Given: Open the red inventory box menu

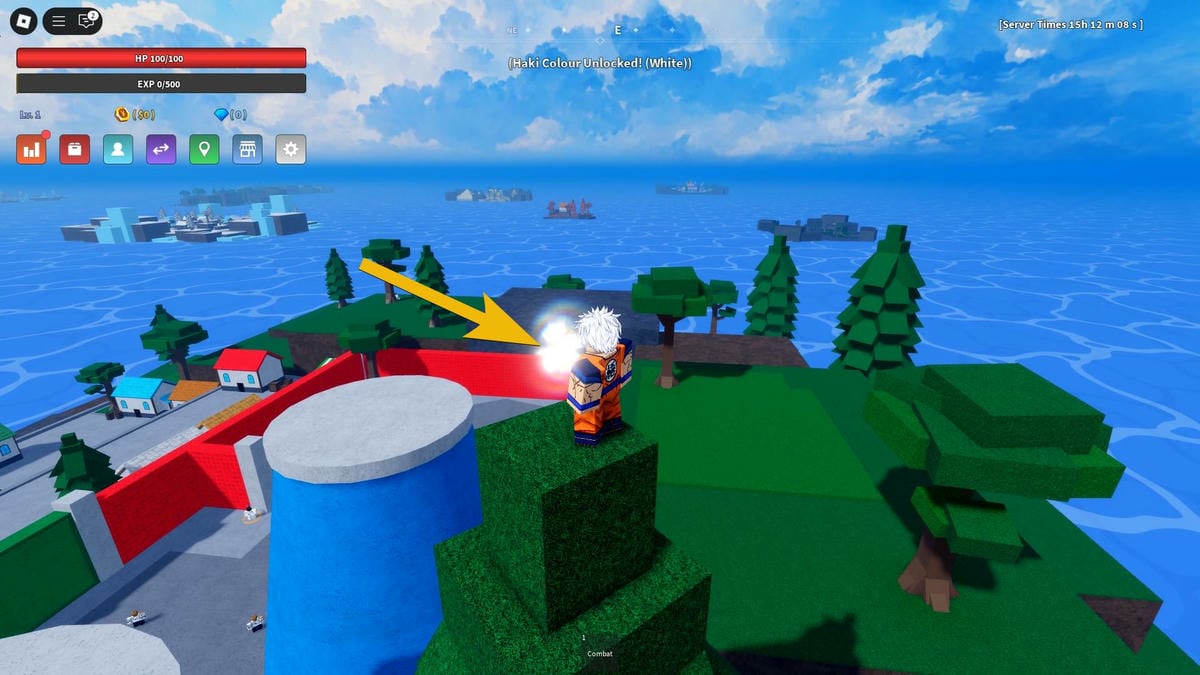Looking at the screenshot, I should click(75, 150).
